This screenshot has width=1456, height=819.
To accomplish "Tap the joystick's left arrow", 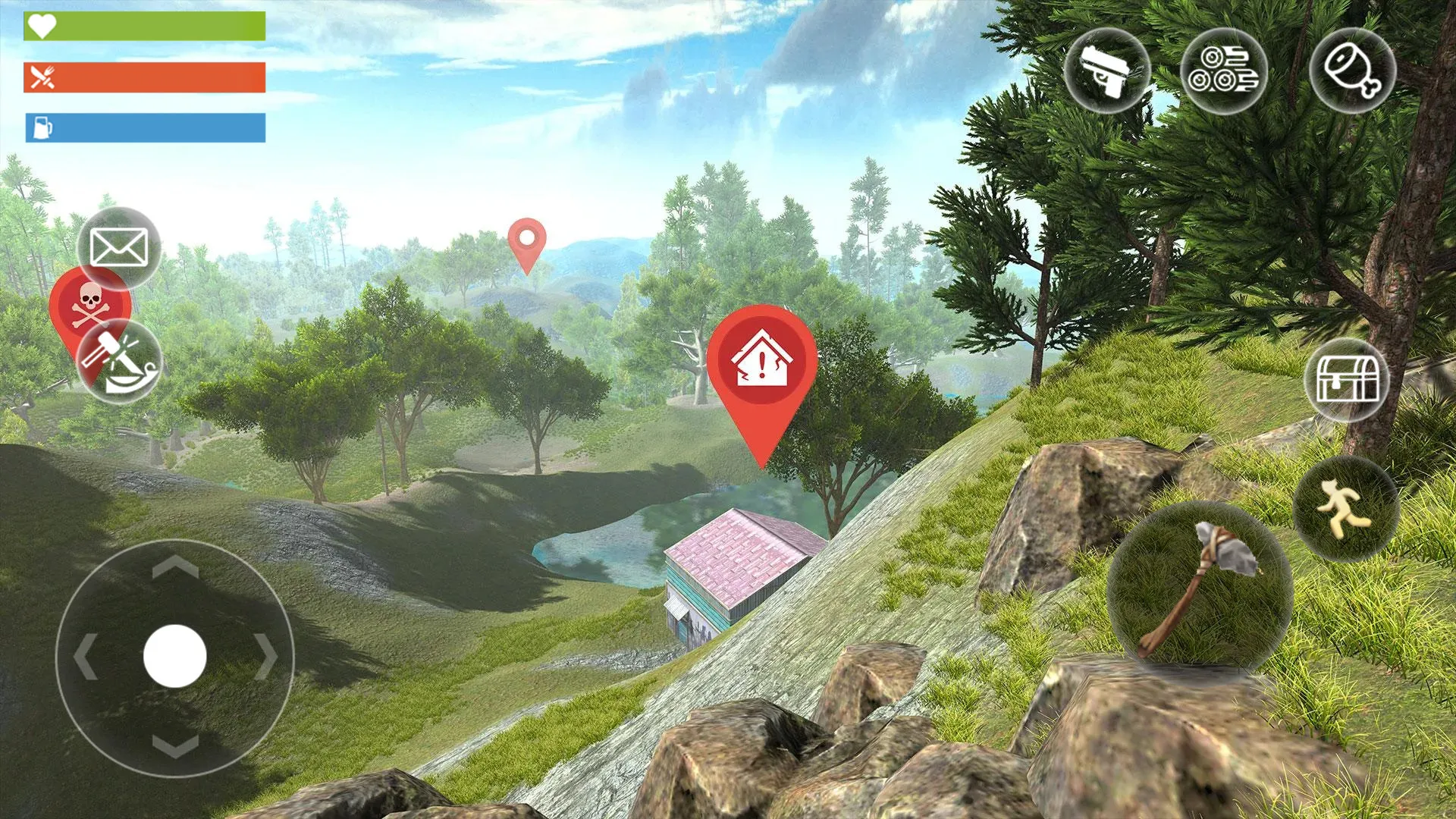I will [85, 656].
